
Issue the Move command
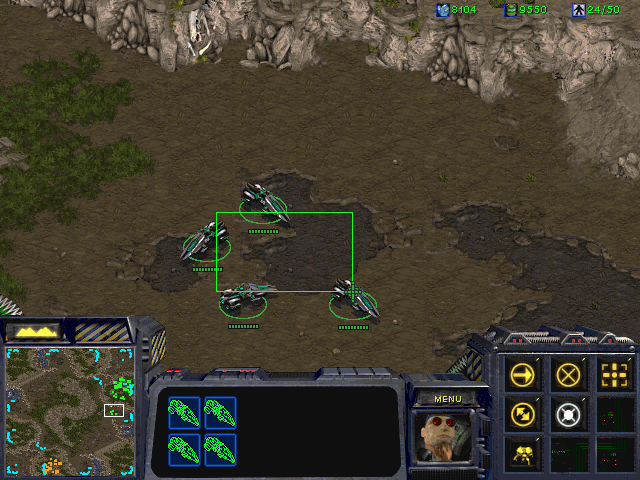coord(523,375)
